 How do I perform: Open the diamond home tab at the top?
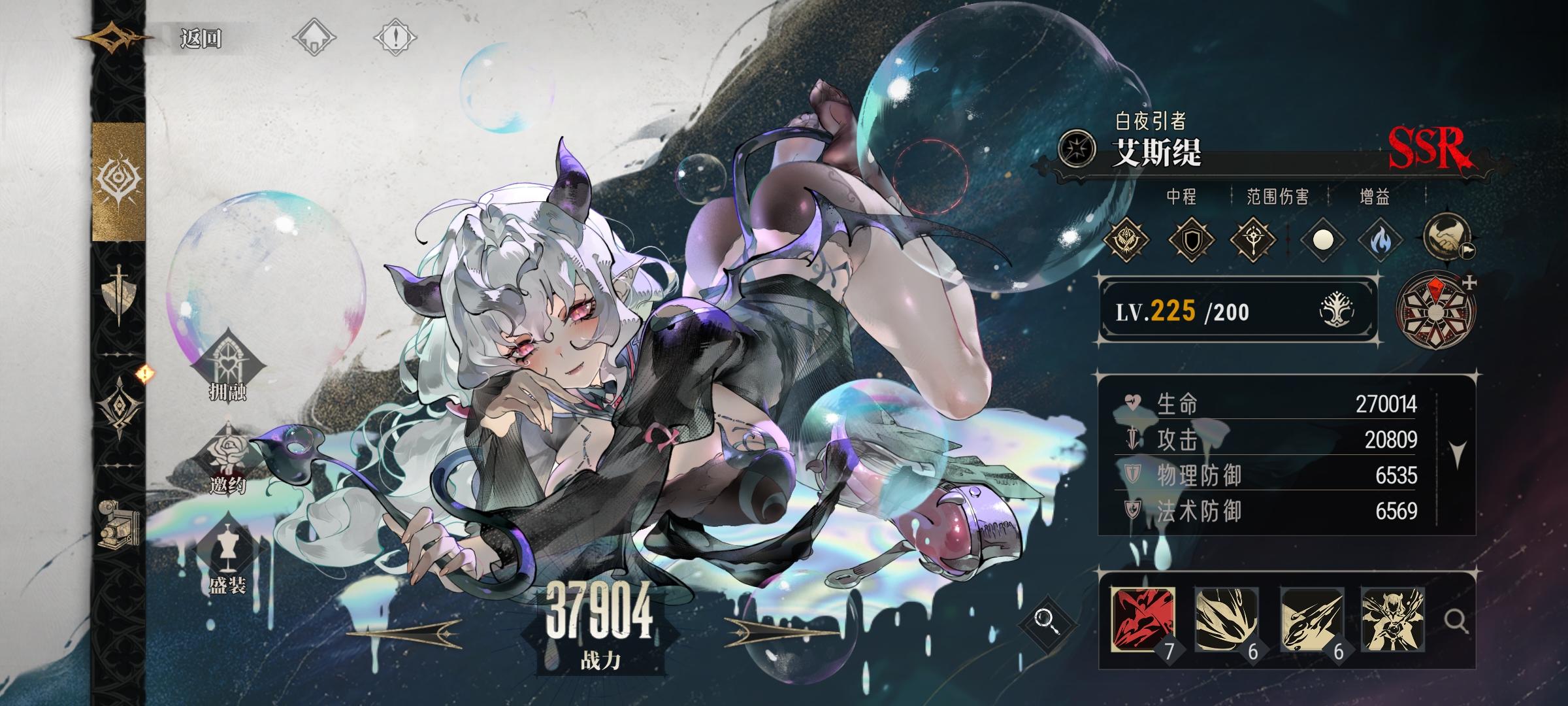point(314,37)
